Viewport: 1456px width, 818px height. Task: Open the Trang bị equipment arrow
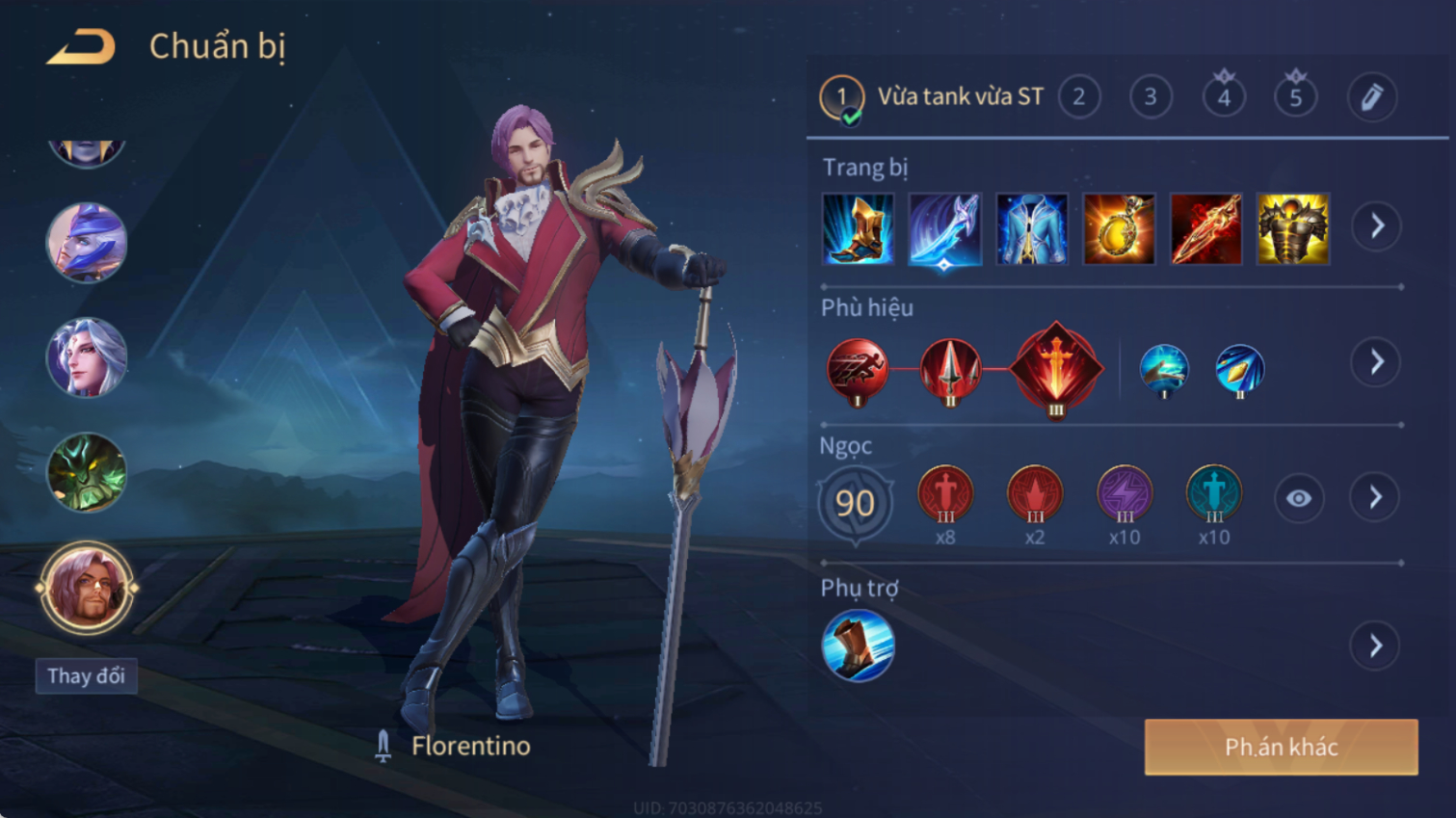[x=1376, y=226]
